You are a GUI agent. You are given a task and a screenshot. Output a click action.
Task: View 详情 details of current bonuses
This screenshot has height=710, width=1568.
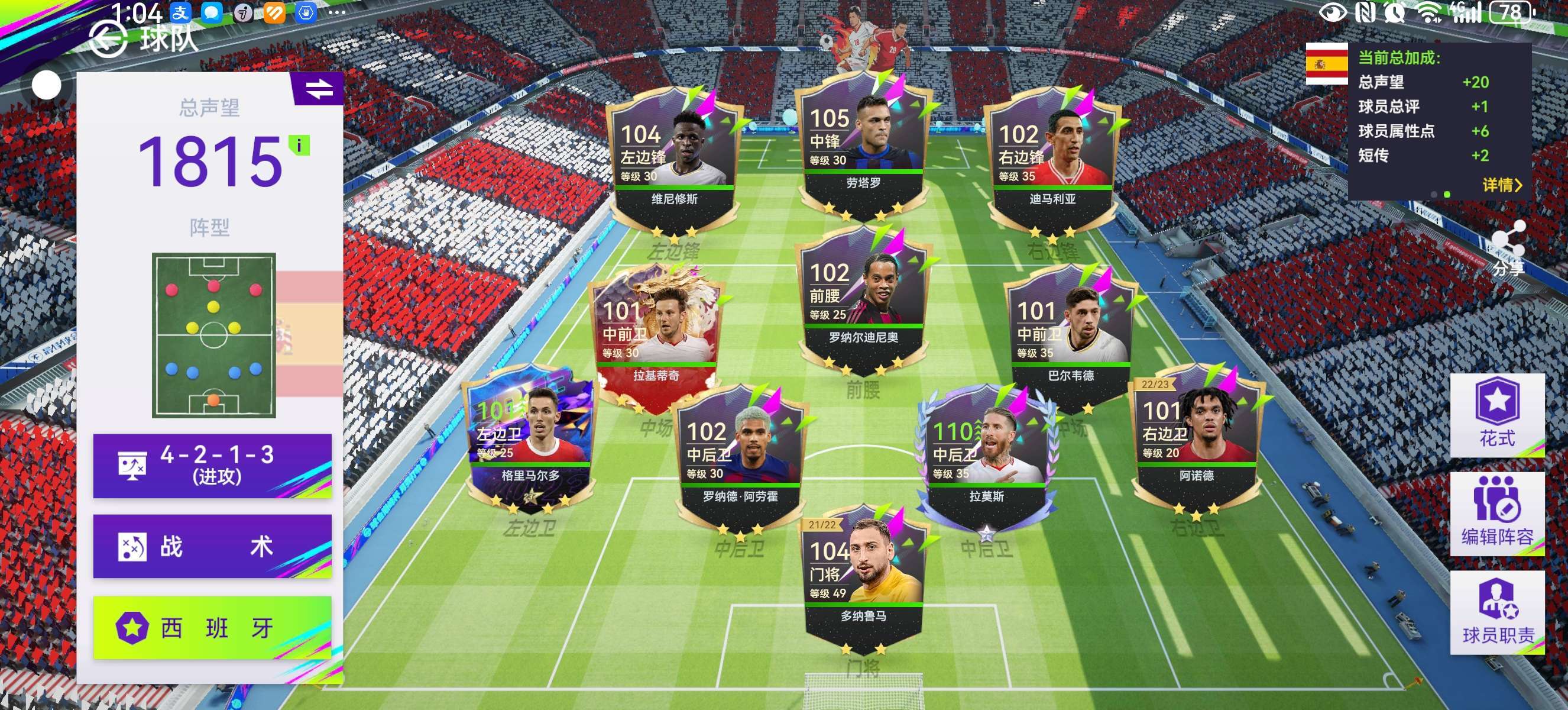pyautogui.click(x=1502, y=185)
